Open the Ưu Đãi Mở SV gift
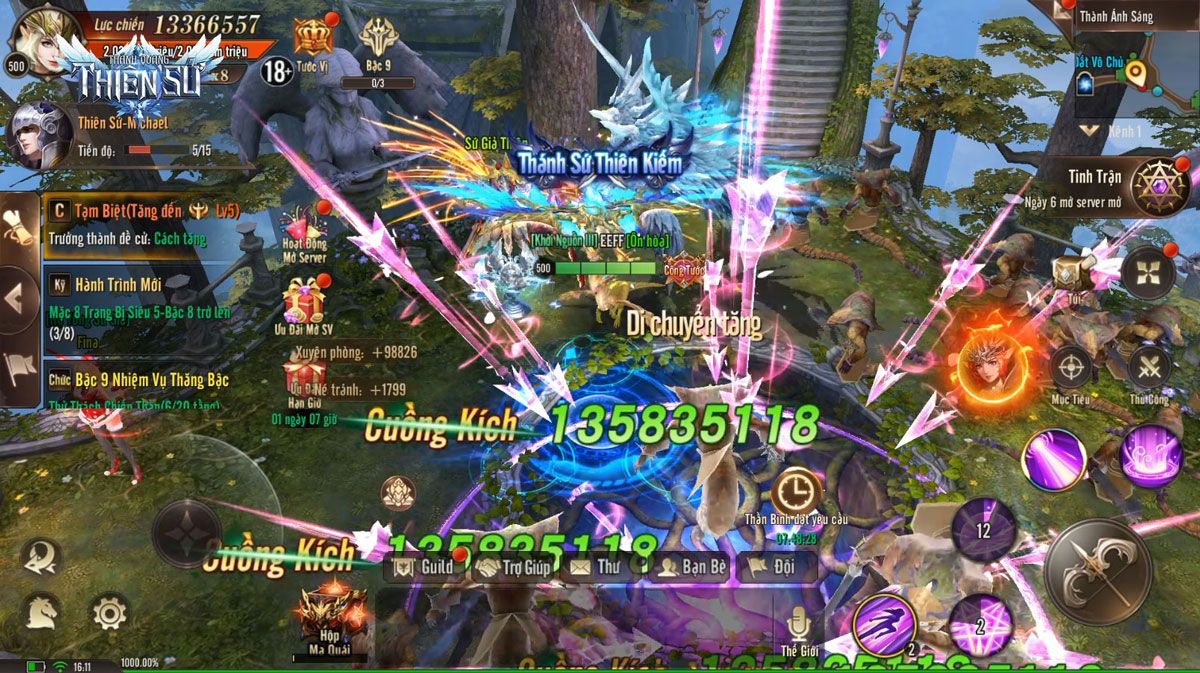 tap(306, 303)
